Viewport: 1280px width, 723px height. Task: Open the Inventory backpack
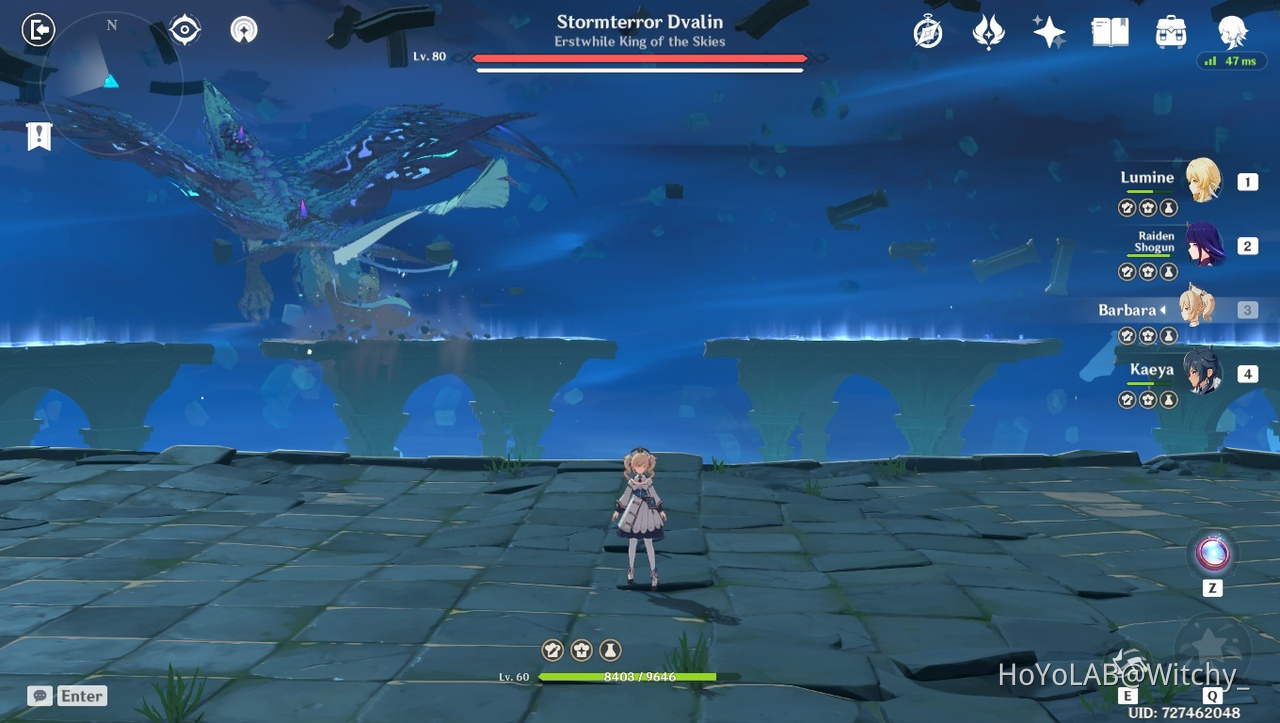1170,31
